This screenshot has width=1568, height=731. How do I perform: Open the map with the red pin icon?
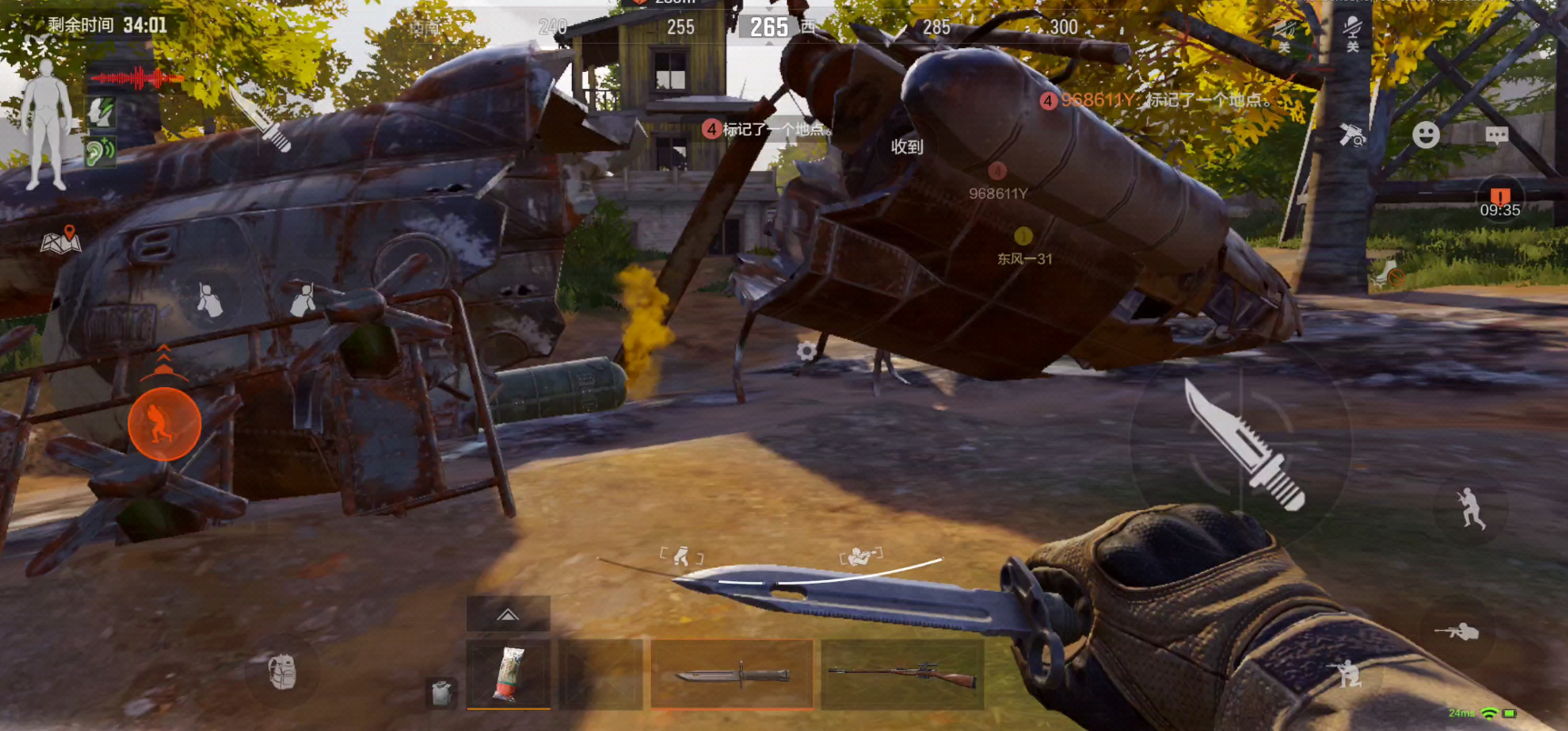(61, 240)
